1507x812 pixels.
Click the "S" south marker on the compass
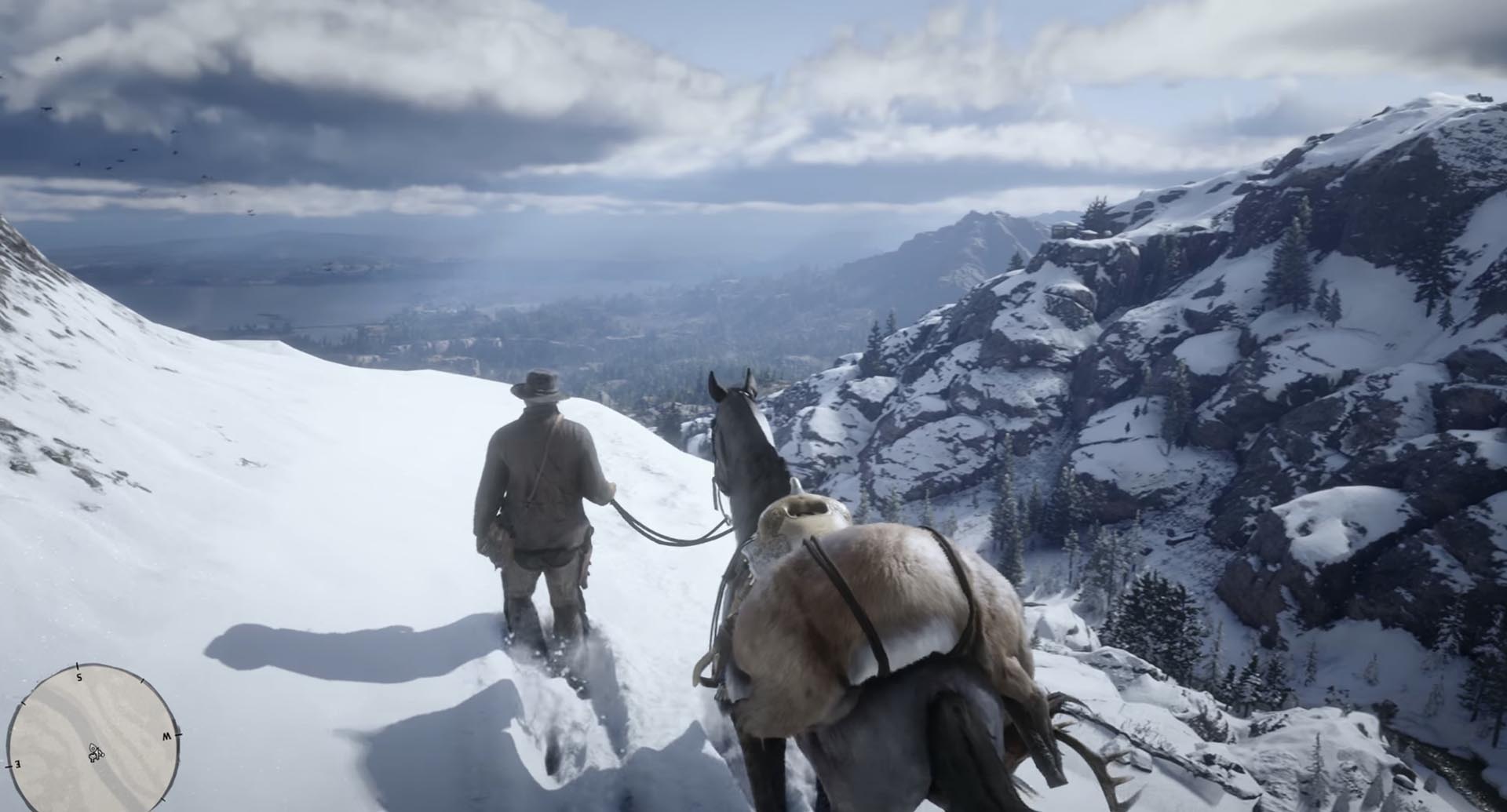(x=78, y=678)
